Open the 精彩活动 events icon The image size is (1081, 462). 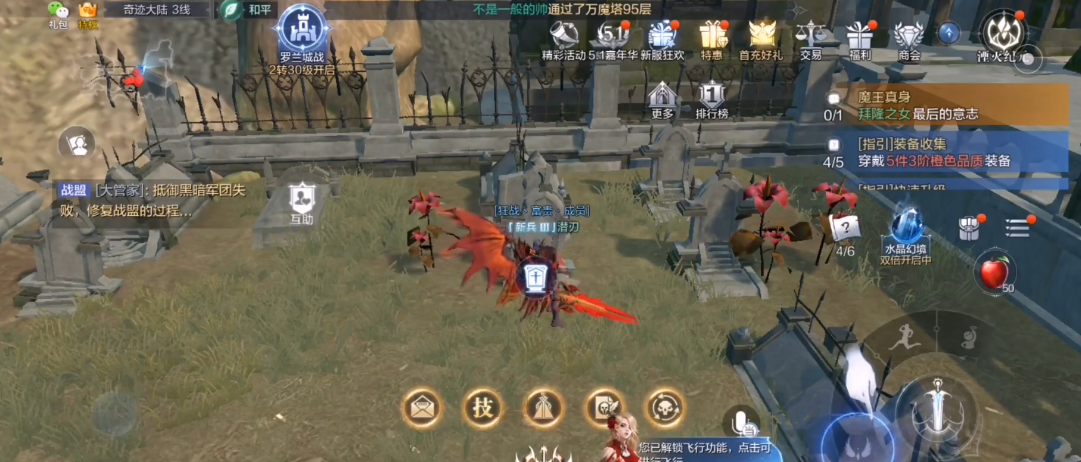point(564,37)
